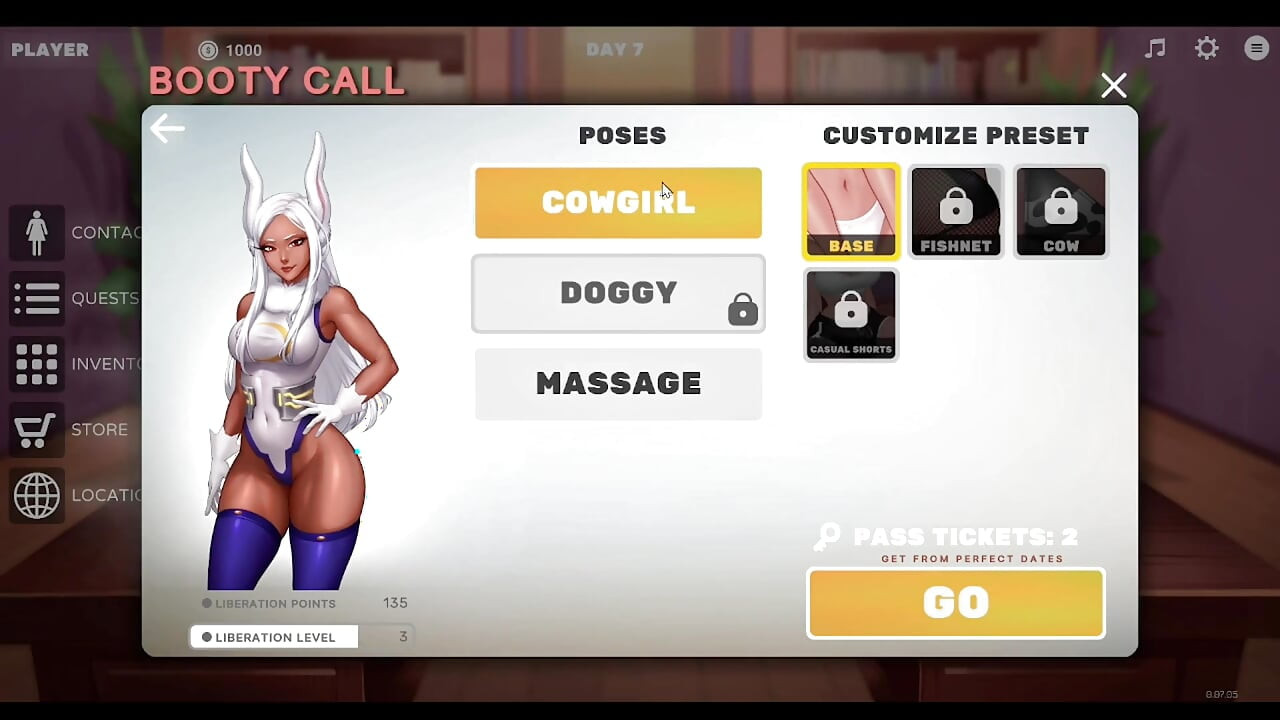
Task: Open the Store shopping cart icon
Action: pyautogui.click(x=37, y=429)
